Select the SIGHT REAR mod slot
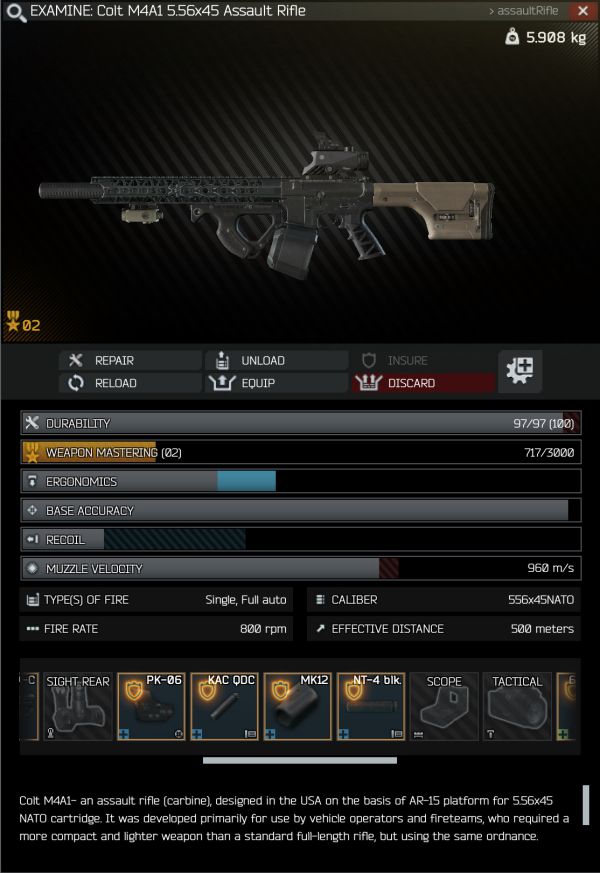Viewport: 600px width, 873px height. click(78, 706)
